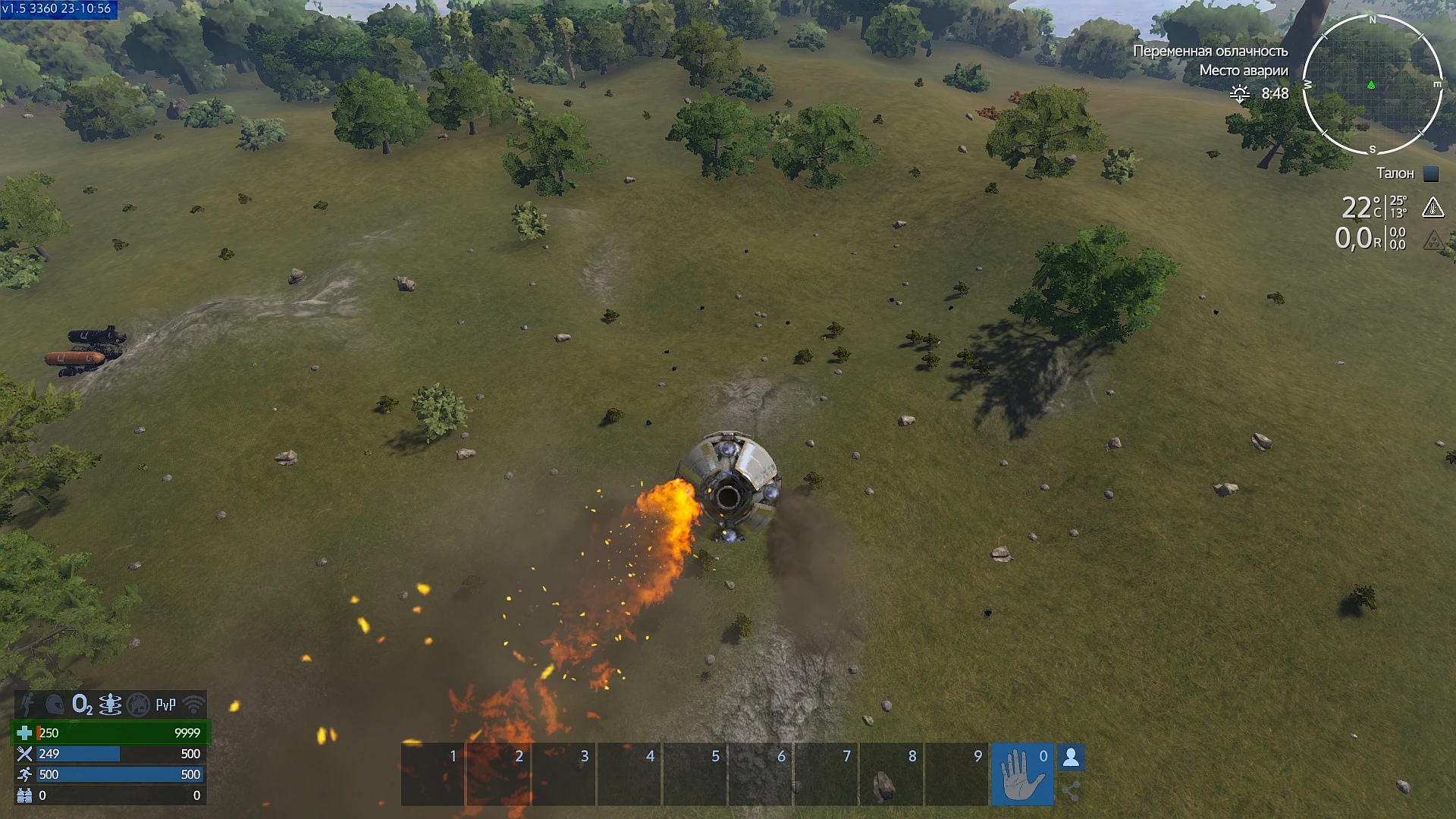This screenshot has width=1456, height=819.
Task: Toggle the PvP mode indicator
Action: 164,704
